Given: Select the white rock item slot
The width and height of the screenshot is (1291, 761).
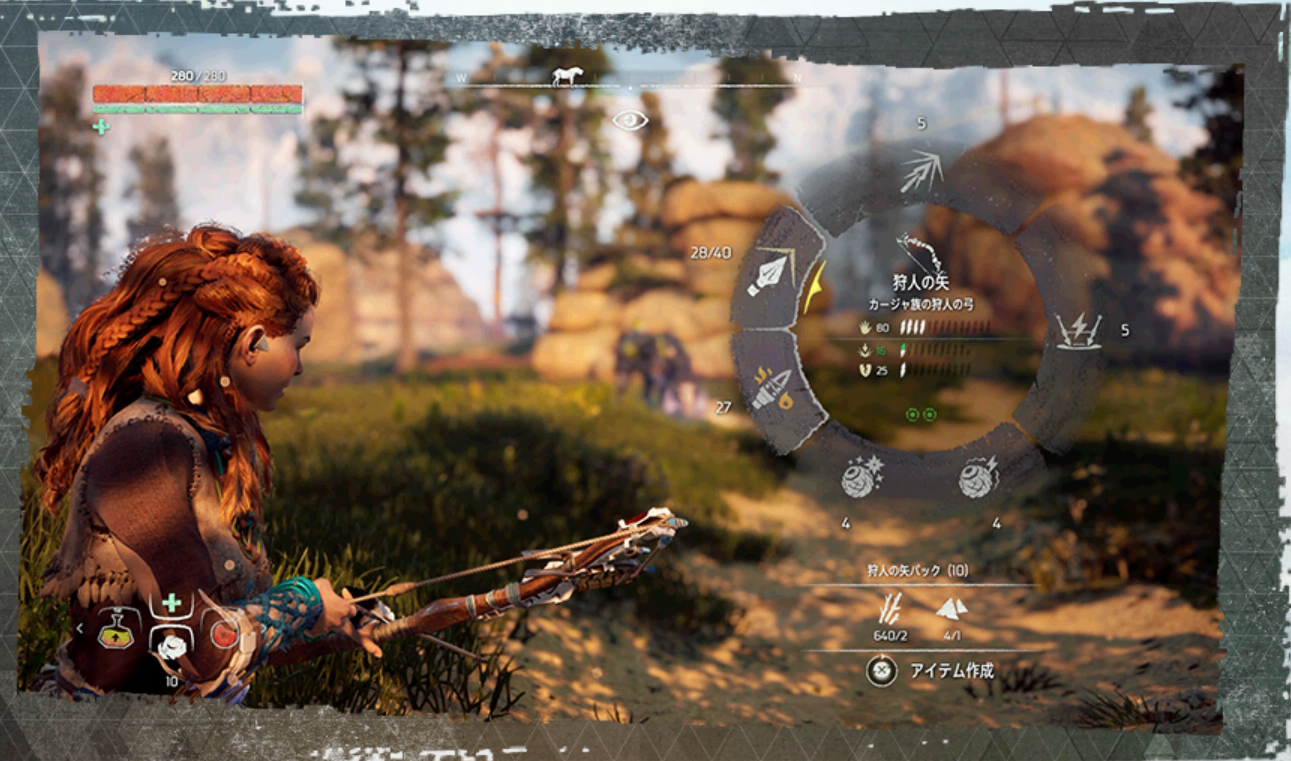Looking at the screenshot, I should [171, 645].
